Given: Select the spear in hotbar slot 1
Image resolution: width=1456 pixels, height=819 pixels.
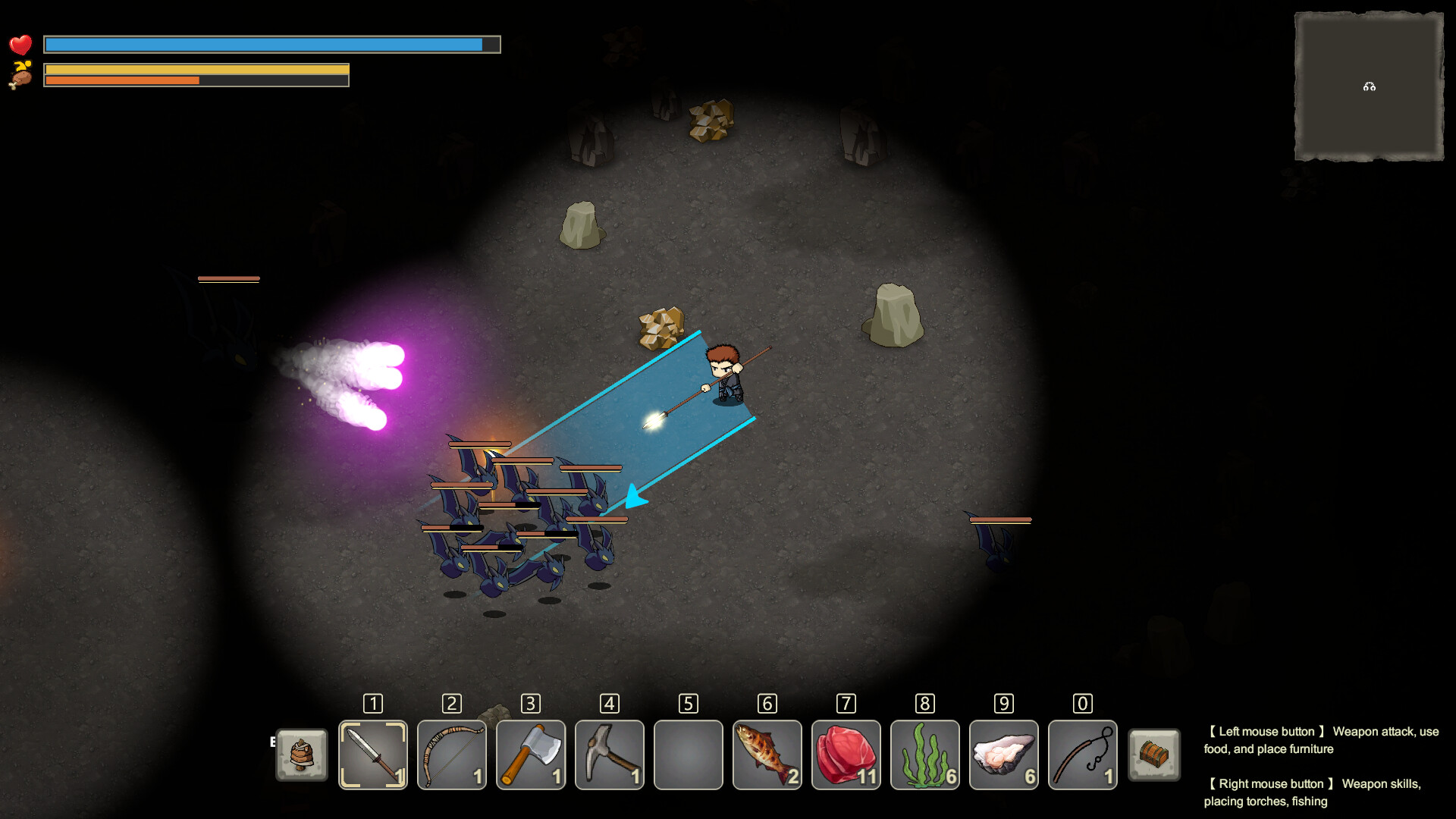Looking at the screenshot, I should coord(372,755).
